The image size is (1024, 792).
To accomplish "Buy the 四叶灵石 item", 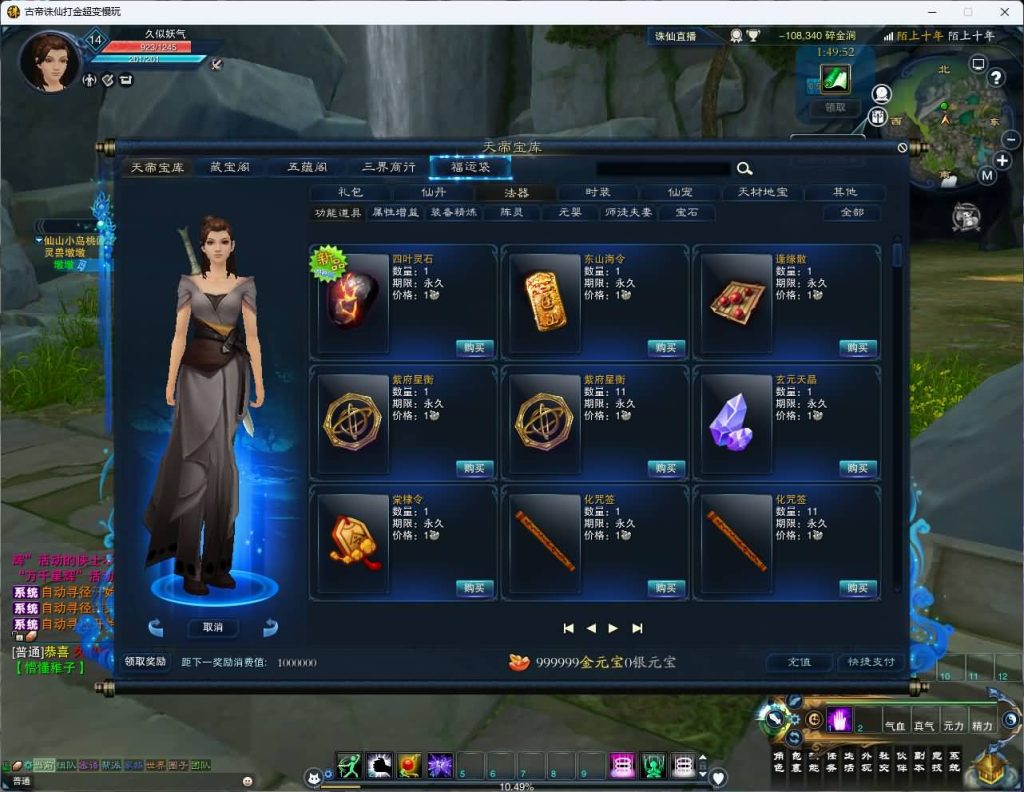I will (x=474, y=348).
